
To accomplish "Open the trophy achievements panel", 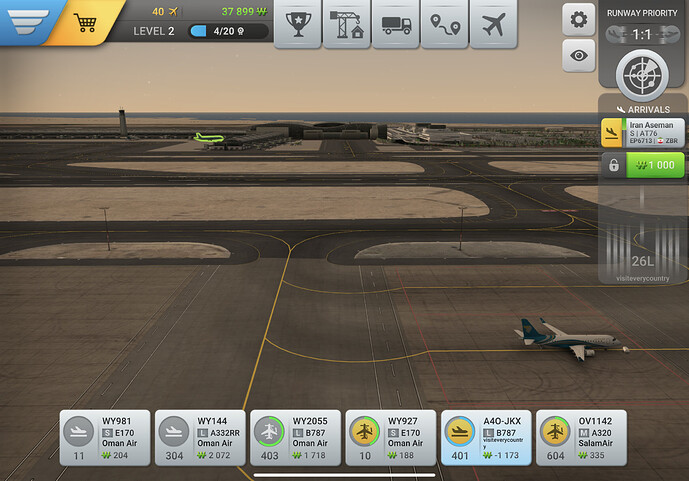I will [x=297, y=24].
